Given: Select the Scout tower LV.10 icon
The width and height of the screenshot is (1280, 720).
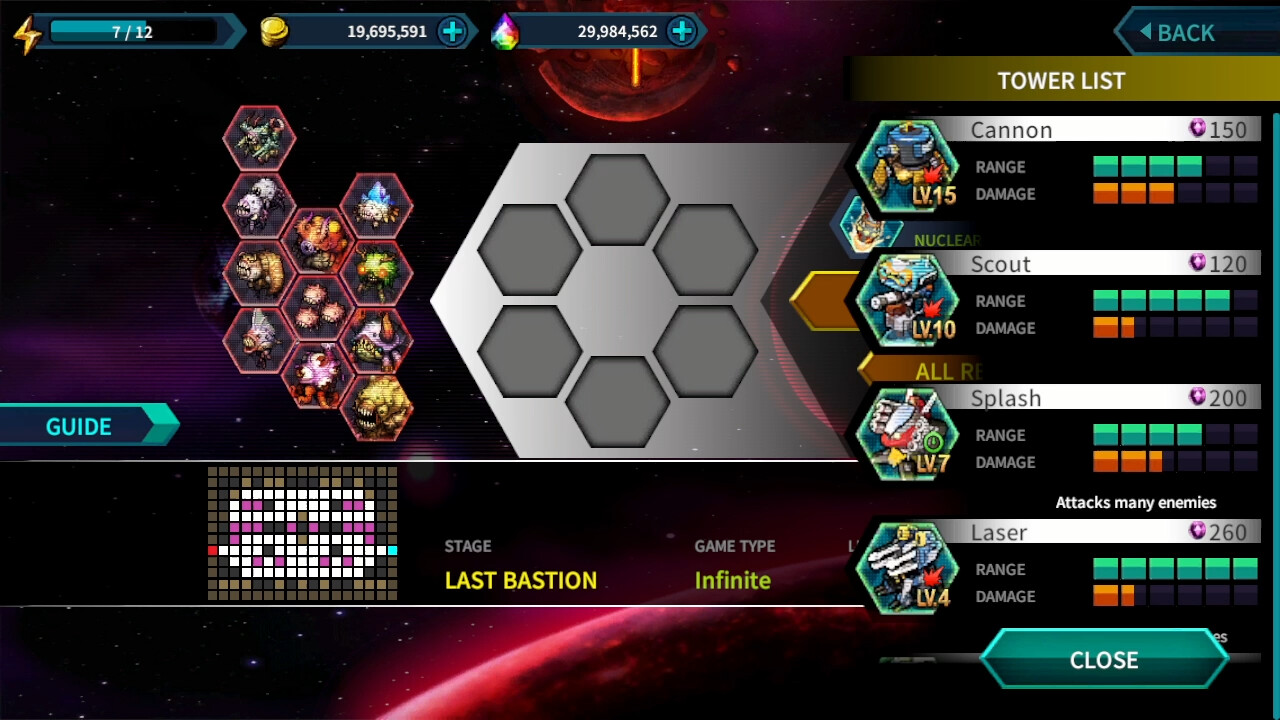Looking at the screenshot, I should (x=905, y=302).
